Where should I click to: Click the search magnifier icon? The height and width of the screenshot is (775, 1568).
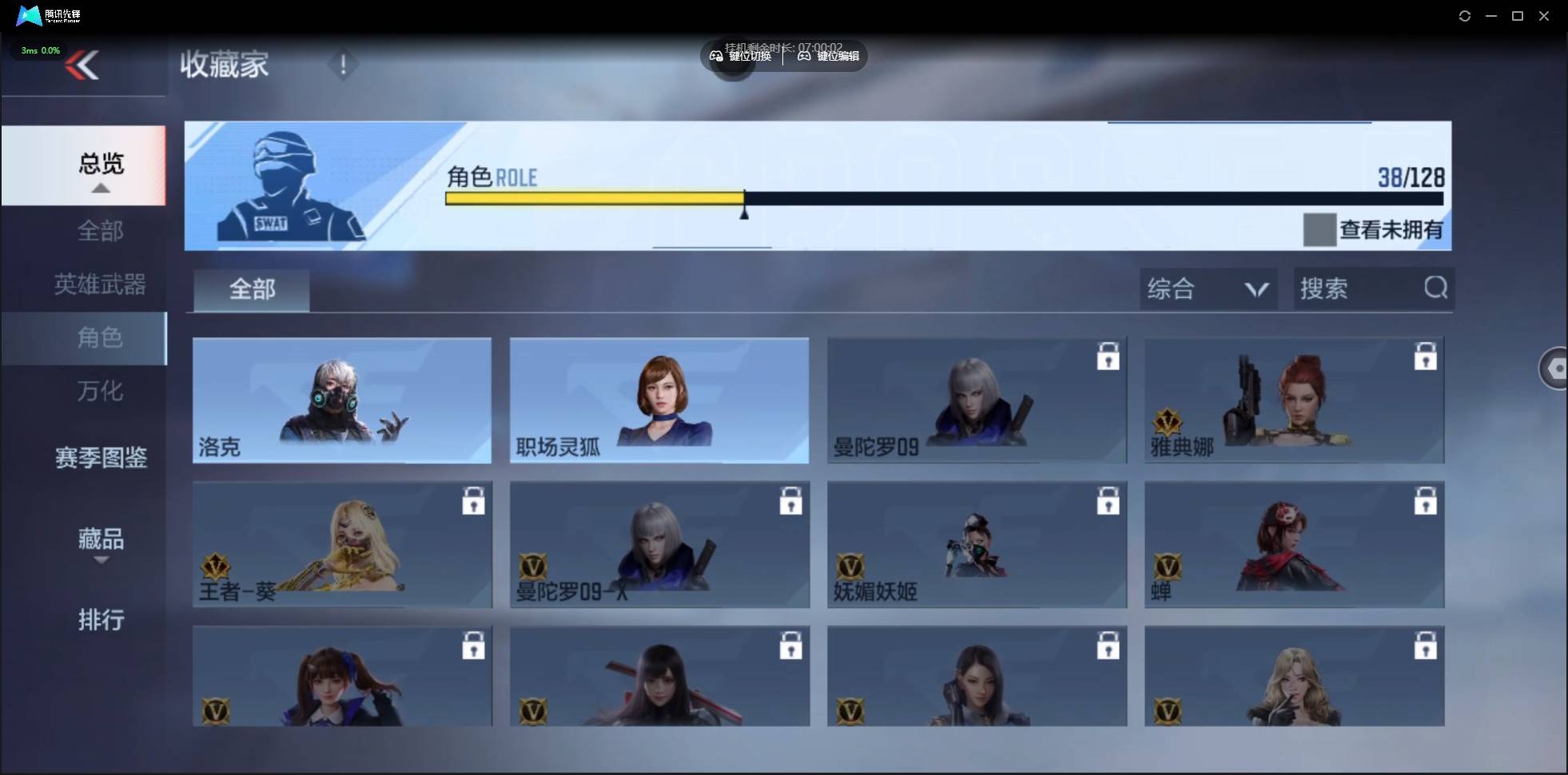1435,288
